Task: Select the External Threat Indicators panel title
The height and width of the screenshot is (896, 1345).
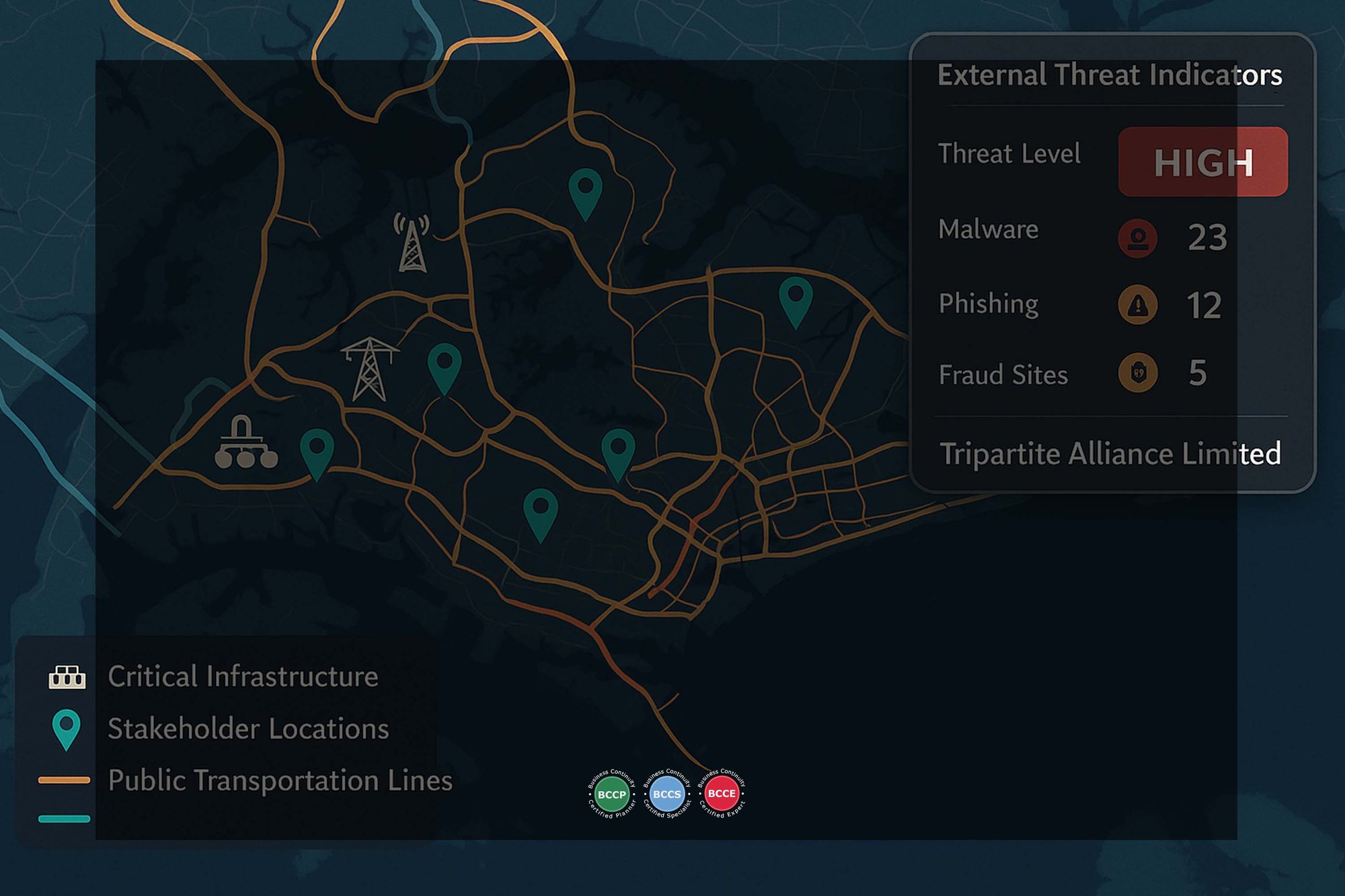Action: point(1110,75)
